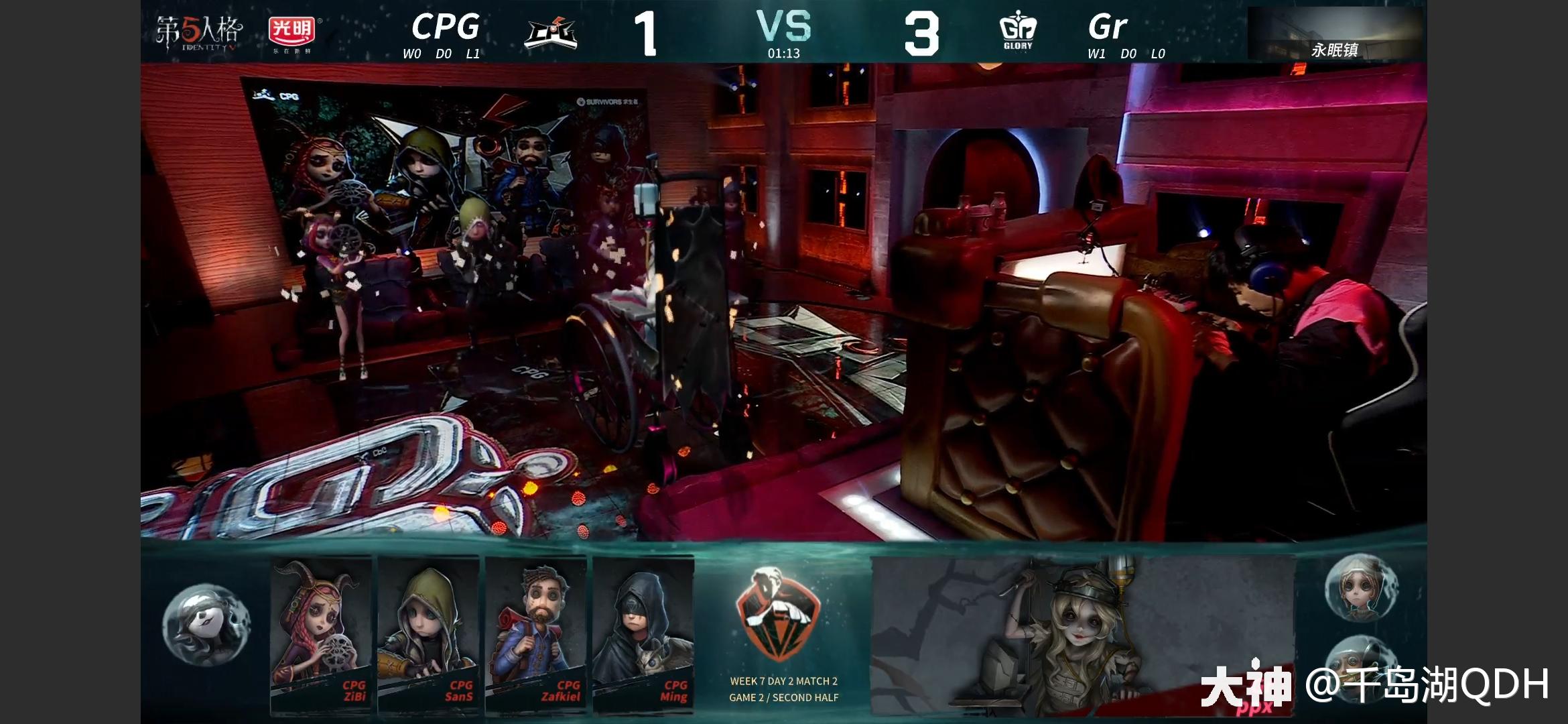Click the Glory team crown logo

pyautogui.click(x=1018, y=31)
